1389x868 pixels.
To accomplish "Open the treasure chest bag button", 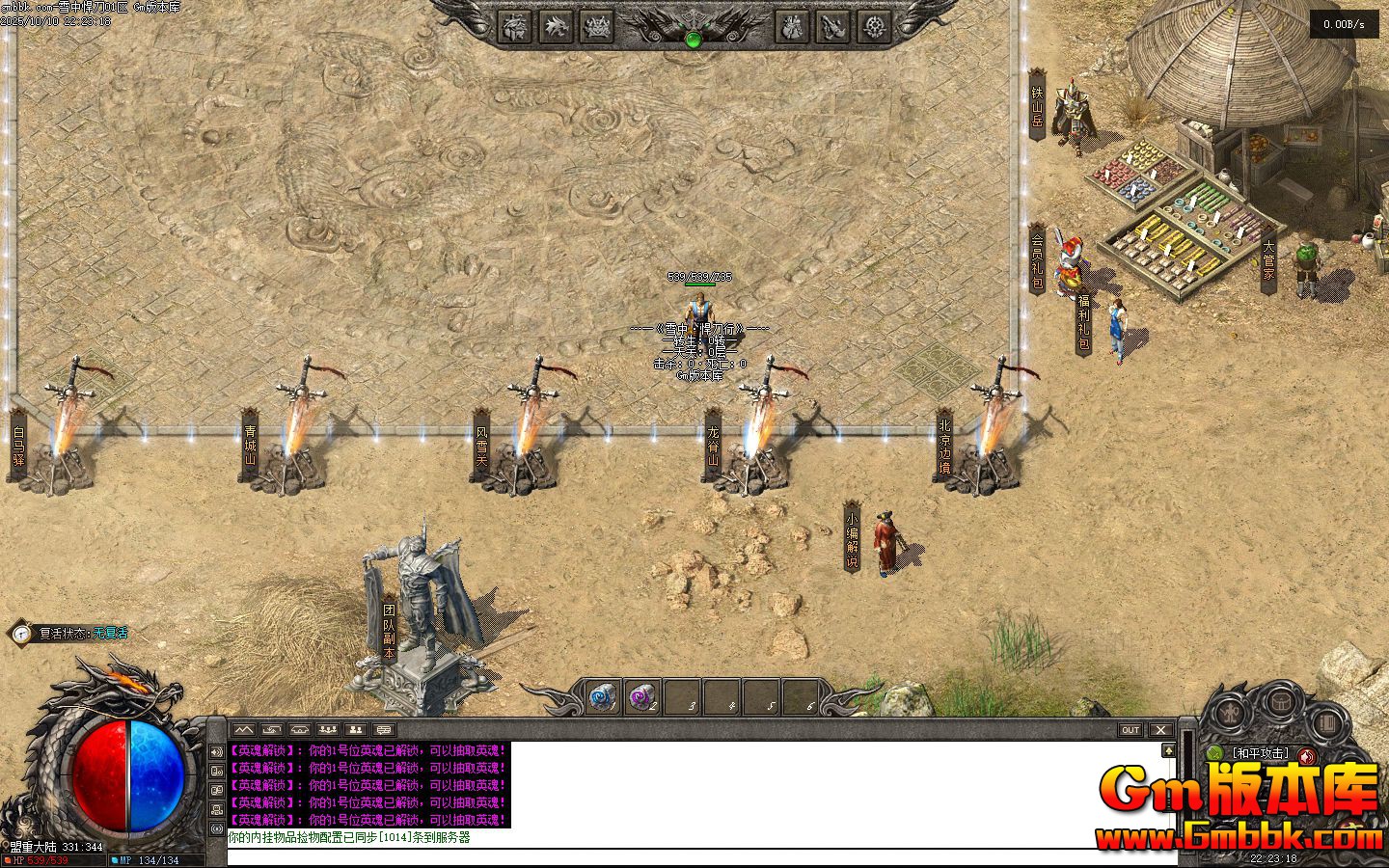I will click(1280, 701).
